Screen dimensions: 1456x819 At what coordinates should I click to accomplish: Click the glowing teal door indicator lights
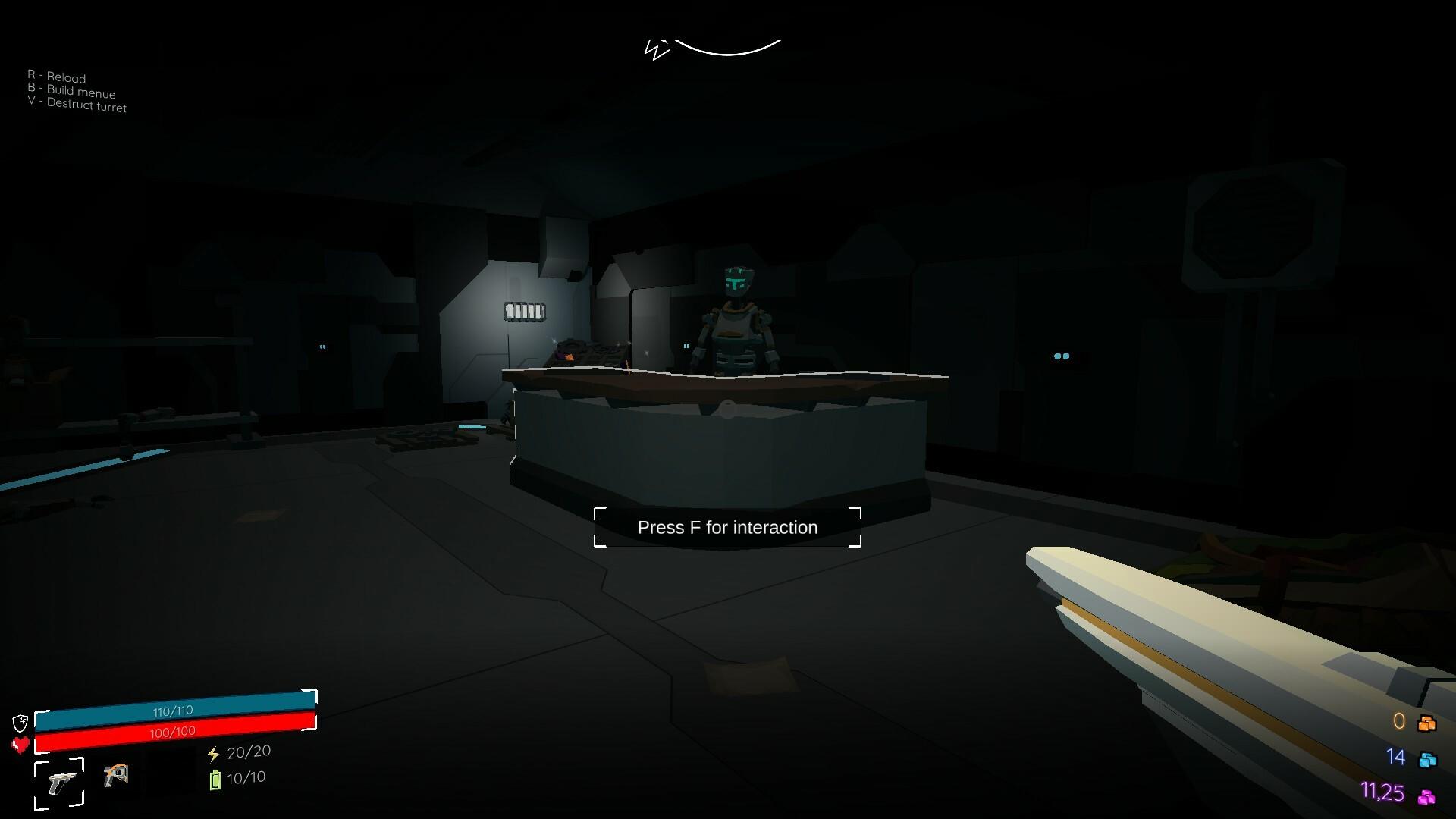click(x=1060, y=355)
